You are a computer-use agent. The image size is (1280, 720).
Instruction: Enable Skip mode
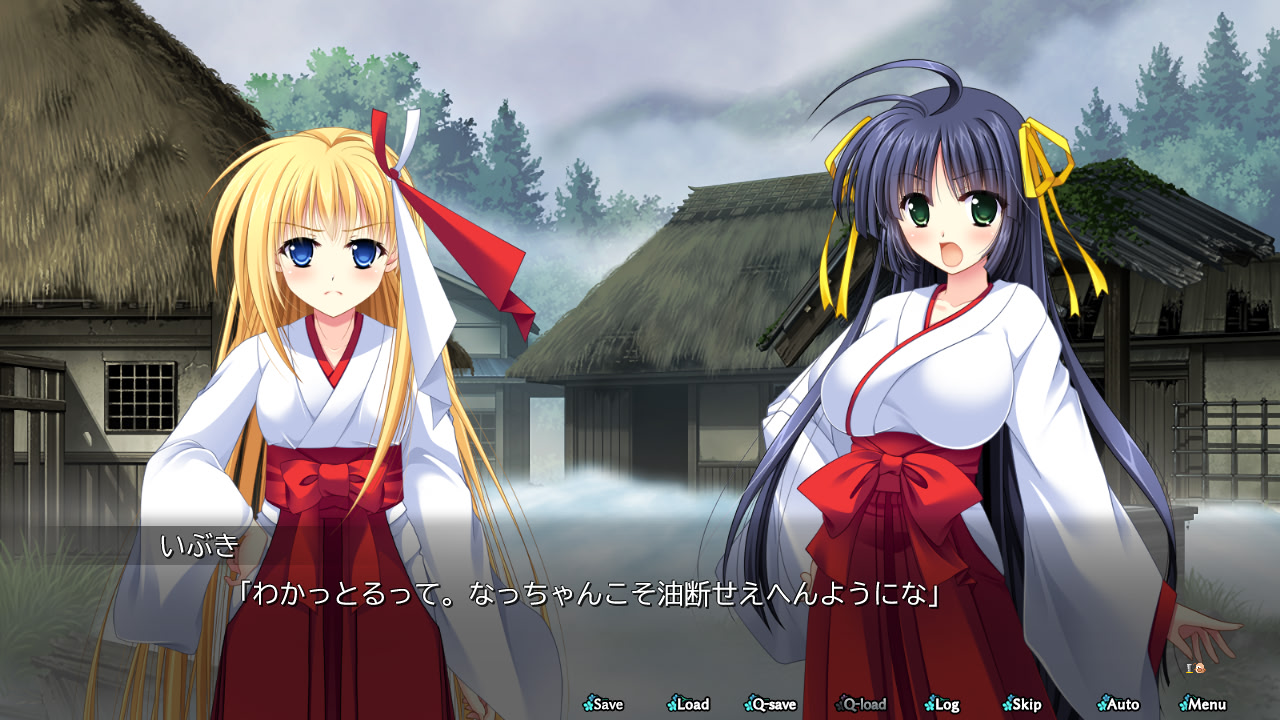[x=1027, y=704]
